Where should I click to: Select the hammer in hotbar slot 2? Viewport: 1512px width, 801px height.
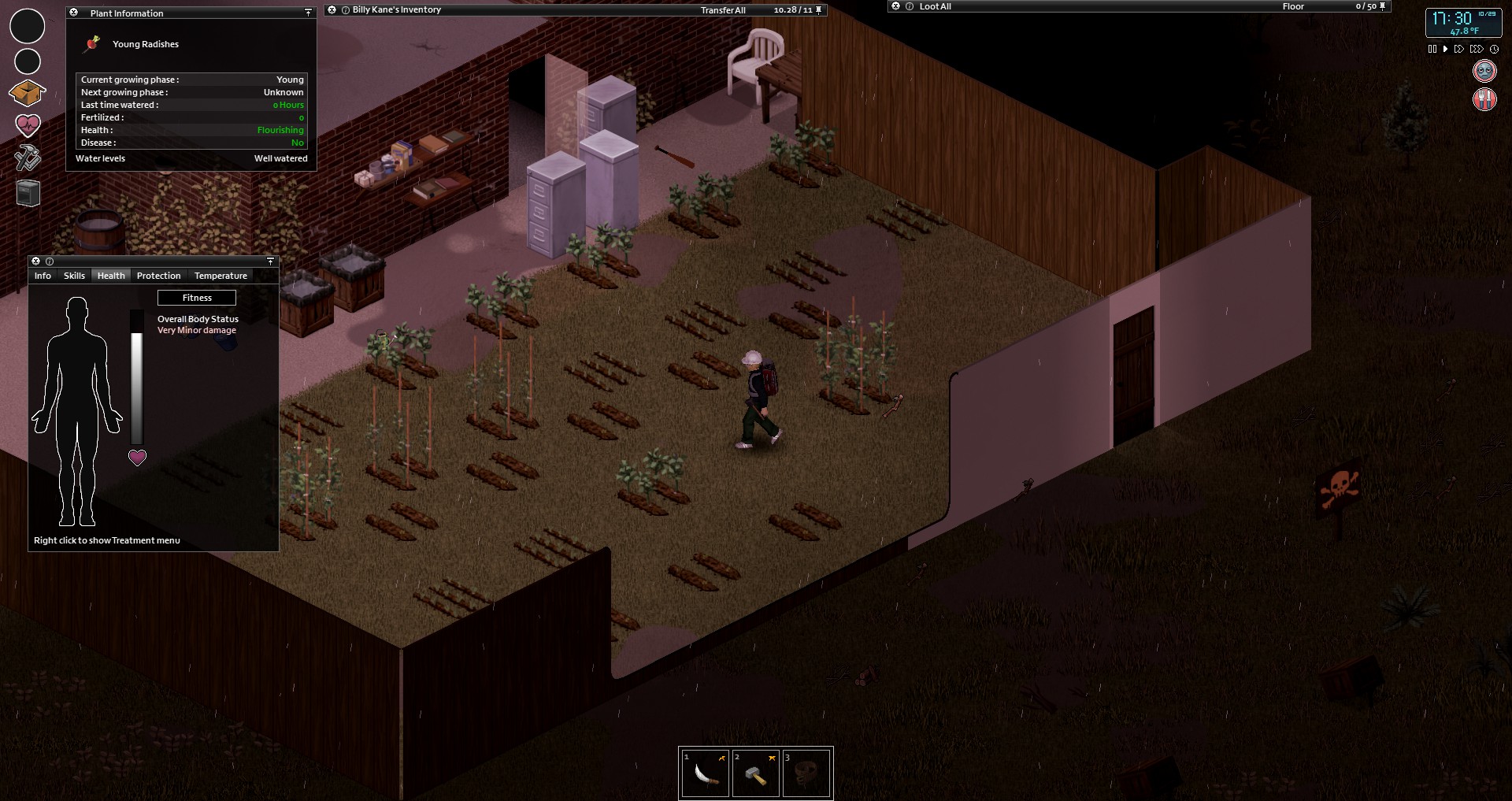[x=755, y=773]
